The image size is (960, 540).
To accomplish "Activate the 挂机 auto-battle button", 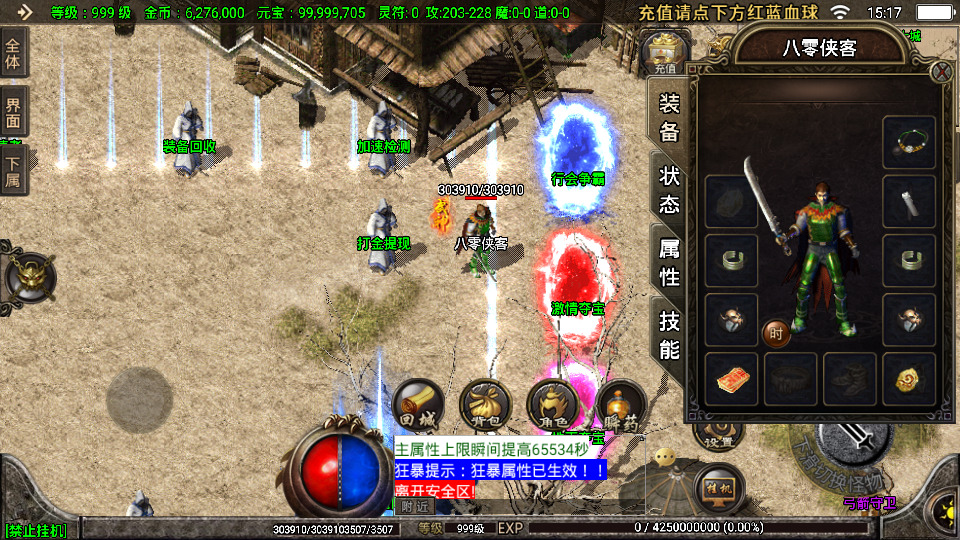I will click(x=719, y=488).
